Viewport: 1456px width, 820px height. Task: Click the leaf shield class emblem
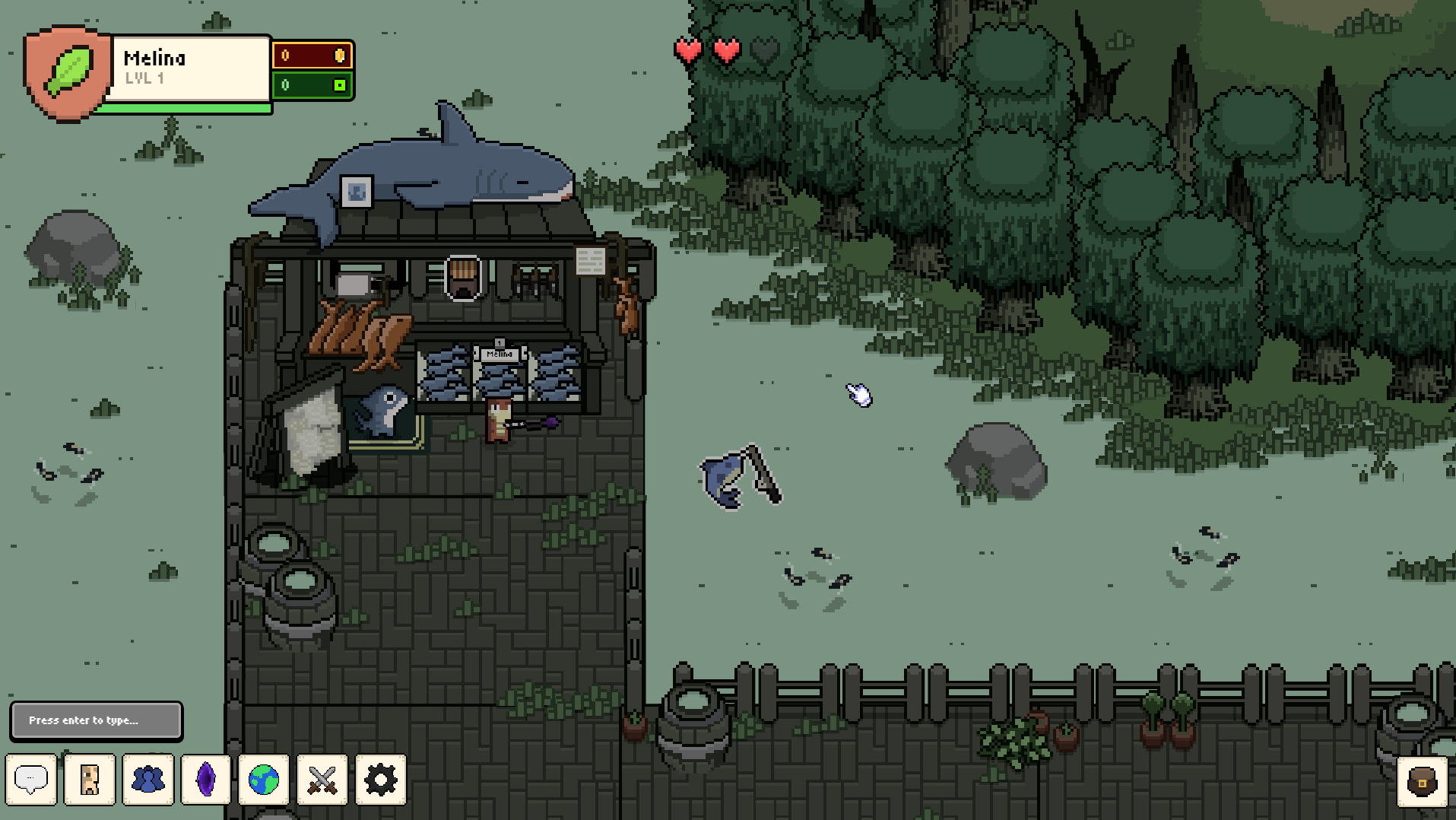tap(67, 73)
